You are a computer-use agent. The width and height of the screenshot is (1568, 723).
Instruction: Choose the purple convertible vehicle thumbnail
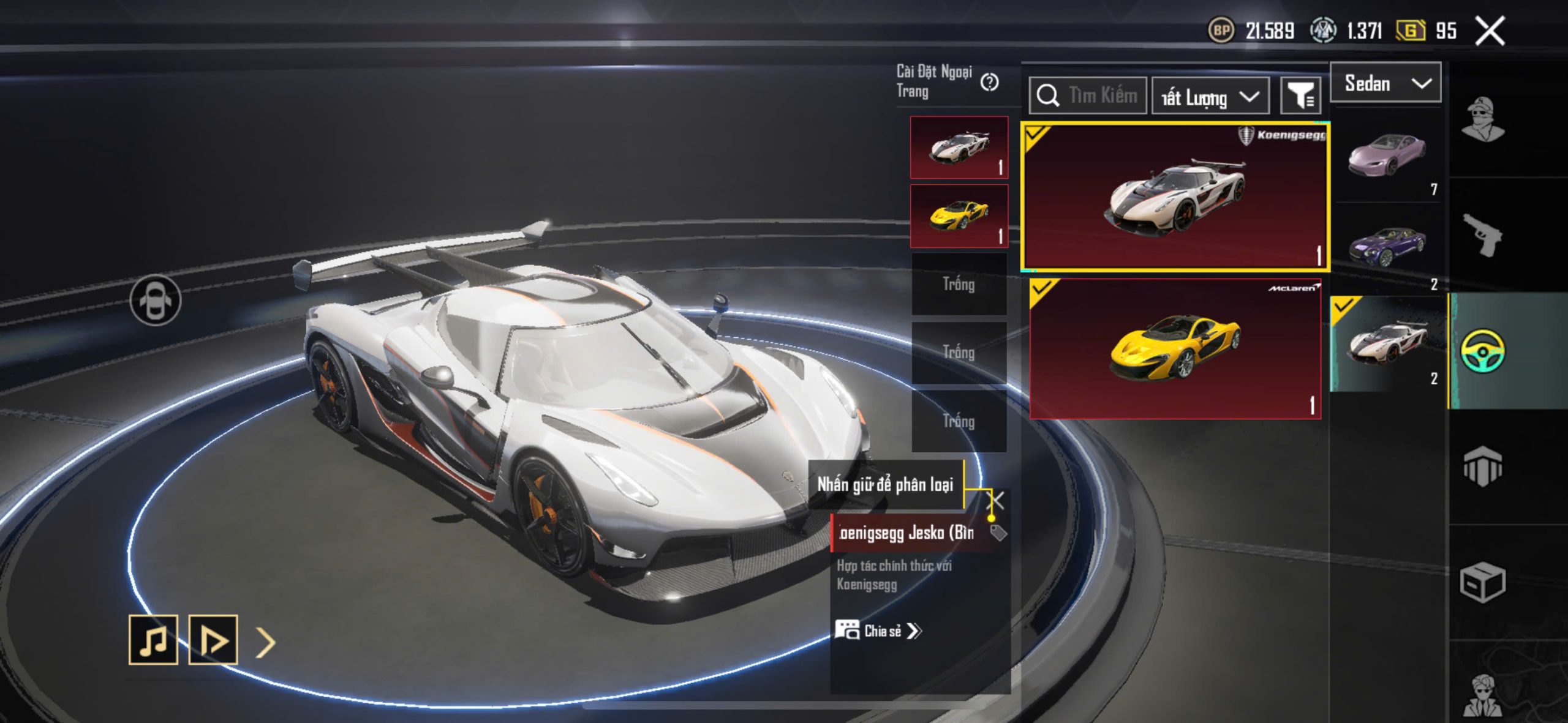click(x=1387, y=248)
